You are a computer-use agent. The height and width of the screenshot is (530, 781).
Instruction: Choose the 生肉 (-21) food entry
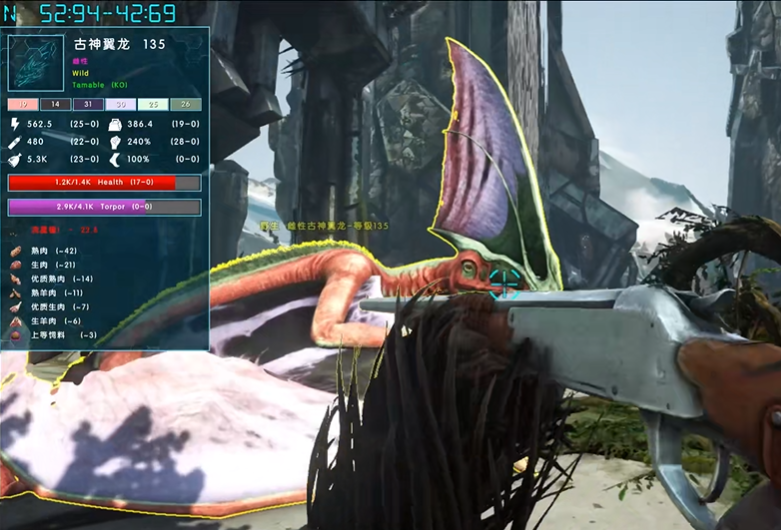[48, 265]
